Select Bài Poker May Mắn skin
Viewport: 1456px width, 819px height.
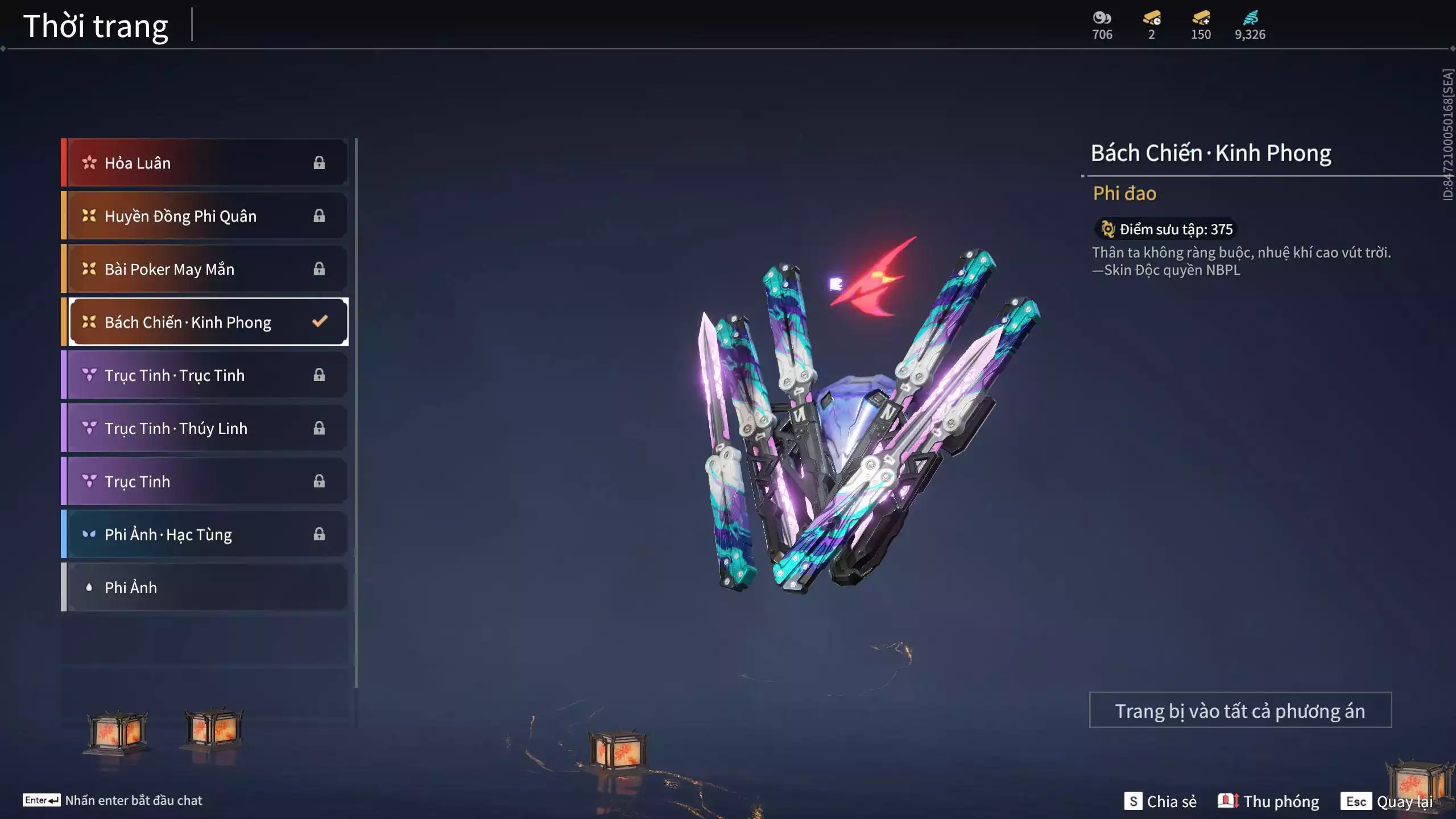tap(205, 268)
